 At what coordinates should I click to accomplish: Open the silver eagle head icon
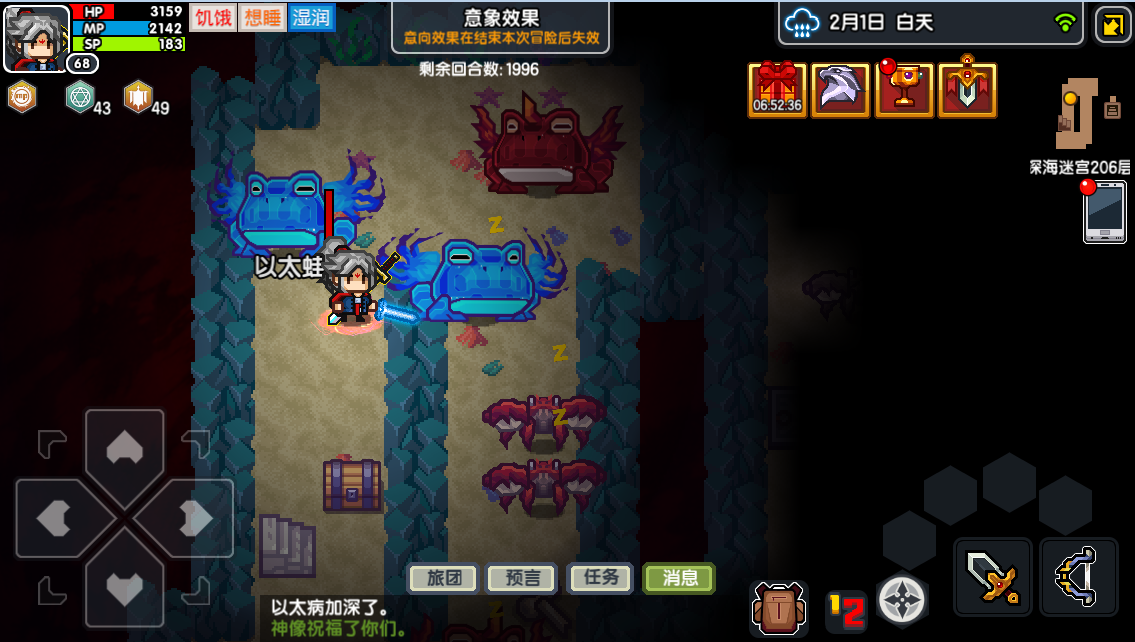click(840, 90)
